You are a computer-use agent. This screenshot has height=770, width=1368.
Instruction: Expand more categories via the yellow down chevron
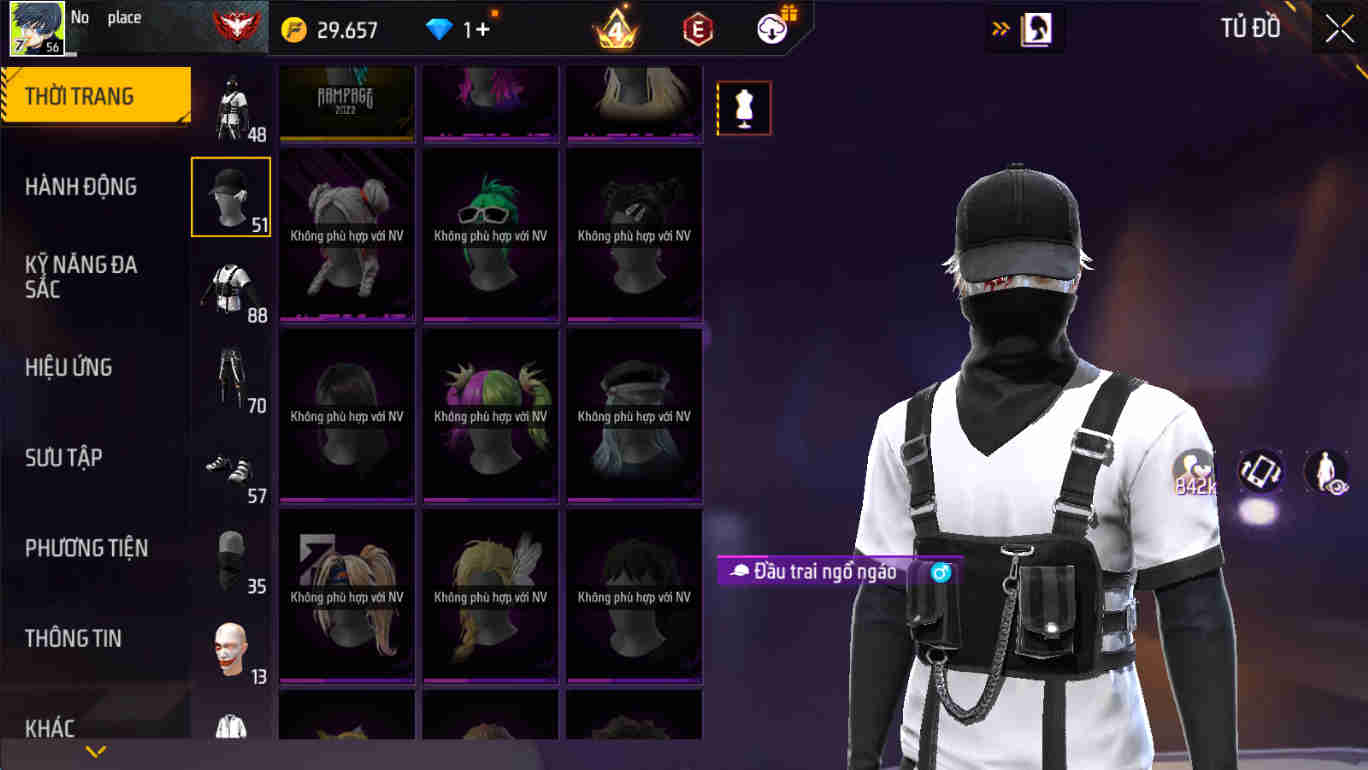[95, 748]
